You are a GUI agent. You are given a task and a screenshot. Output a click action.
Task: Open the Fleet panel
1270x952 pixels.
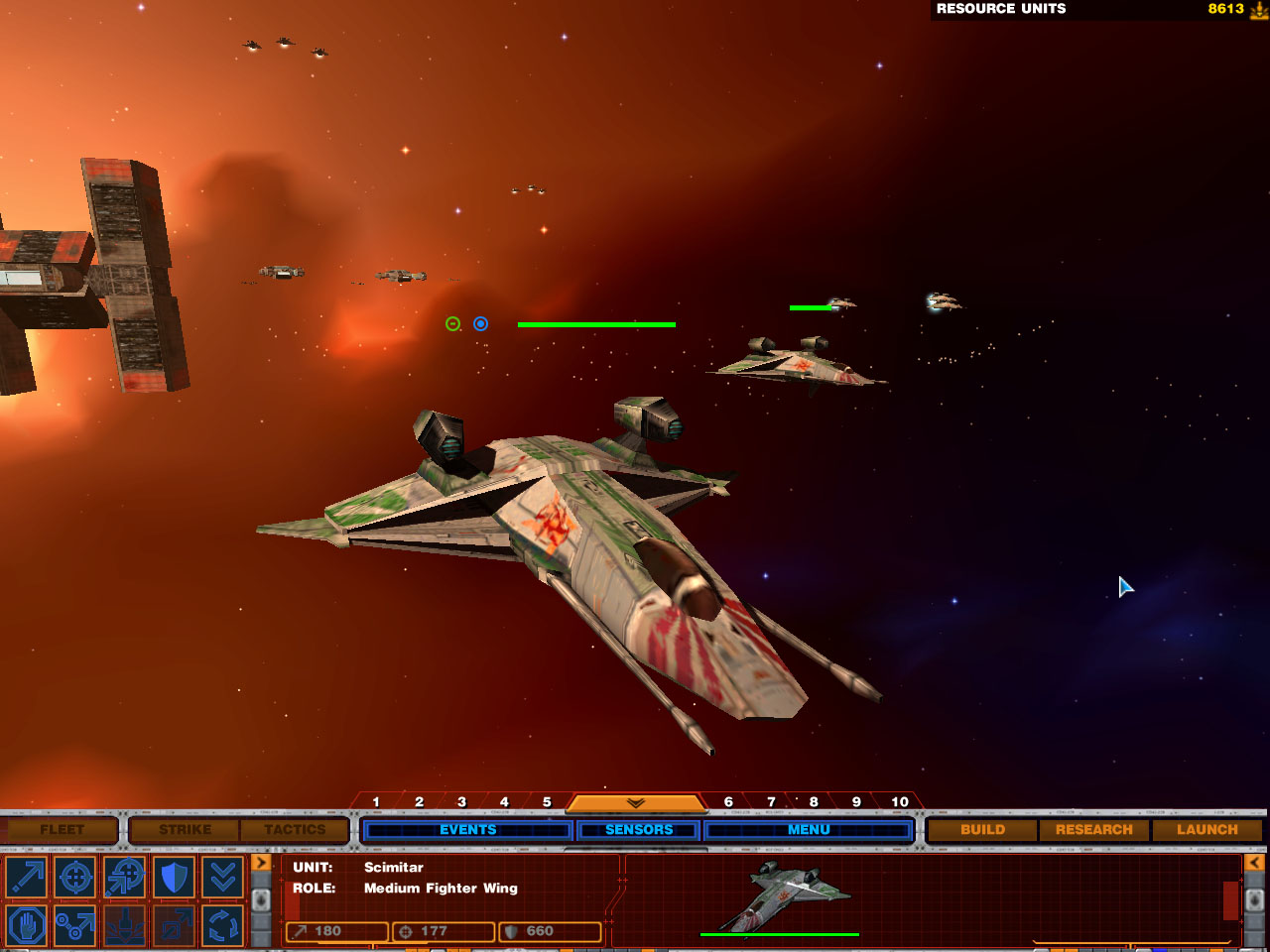(x=62, y=829)
